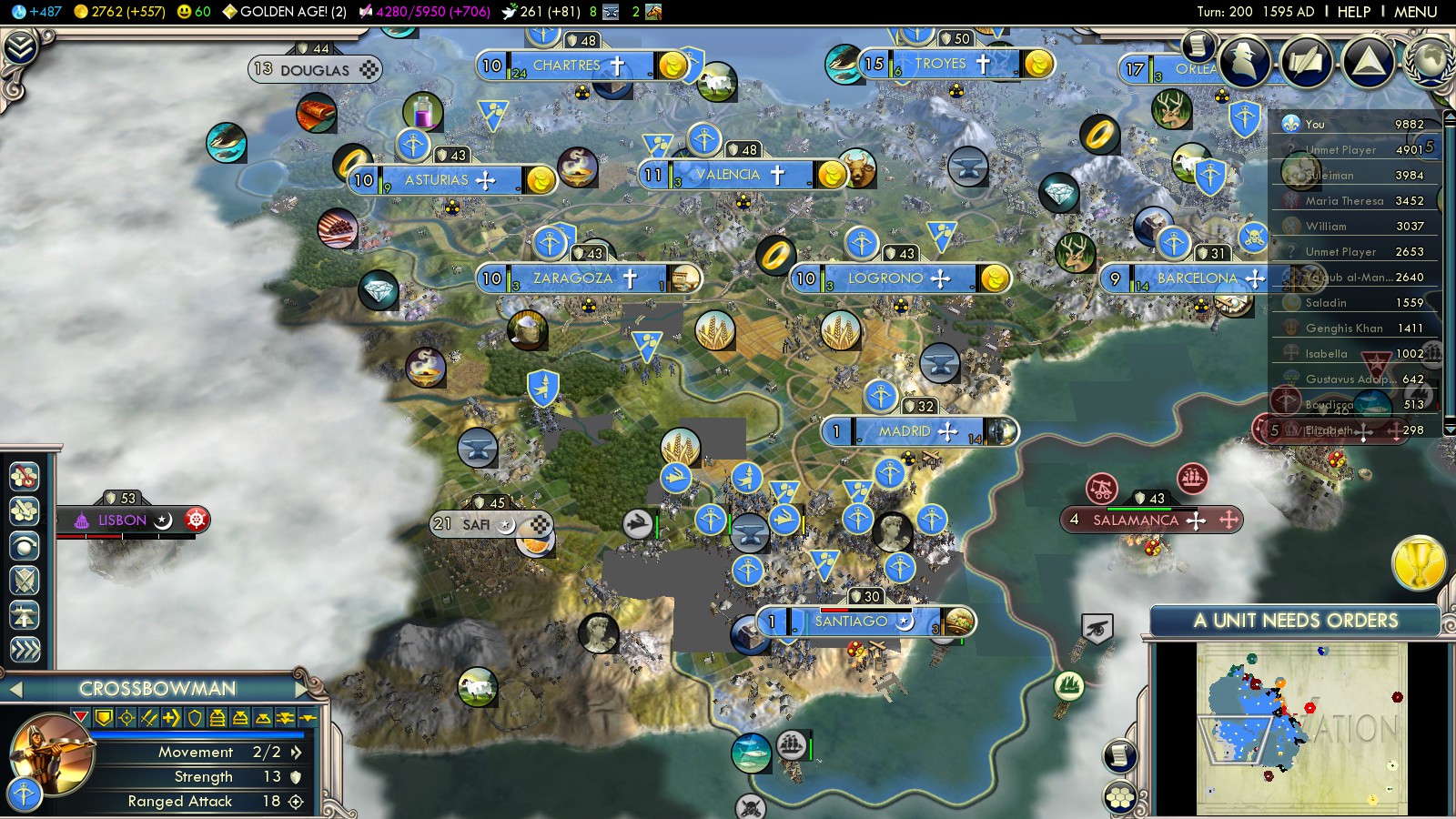Open the advisors triangle button
Screen dimensions: 1456x819
pos(1368,62)
